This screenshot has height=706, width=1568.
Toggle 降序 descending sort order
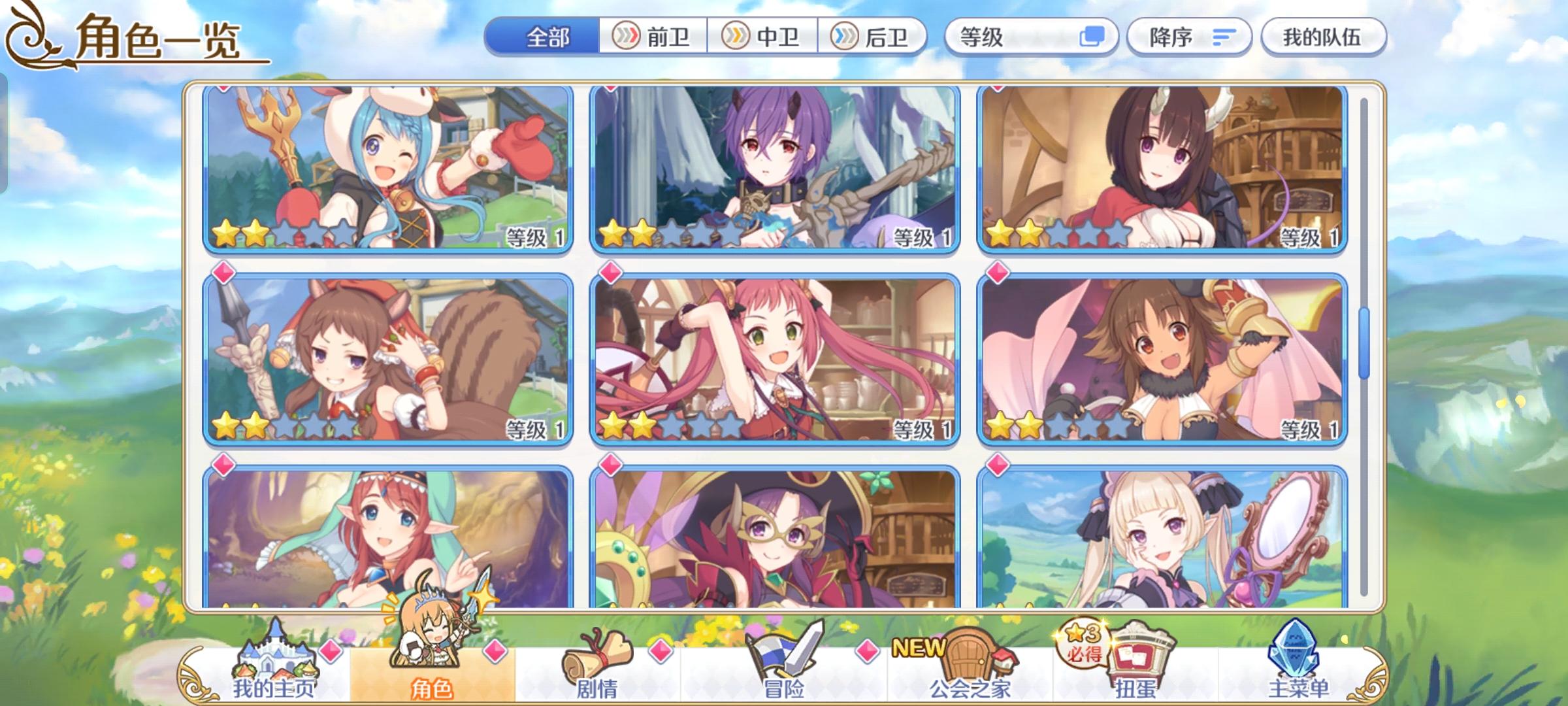coord(1189,37)
